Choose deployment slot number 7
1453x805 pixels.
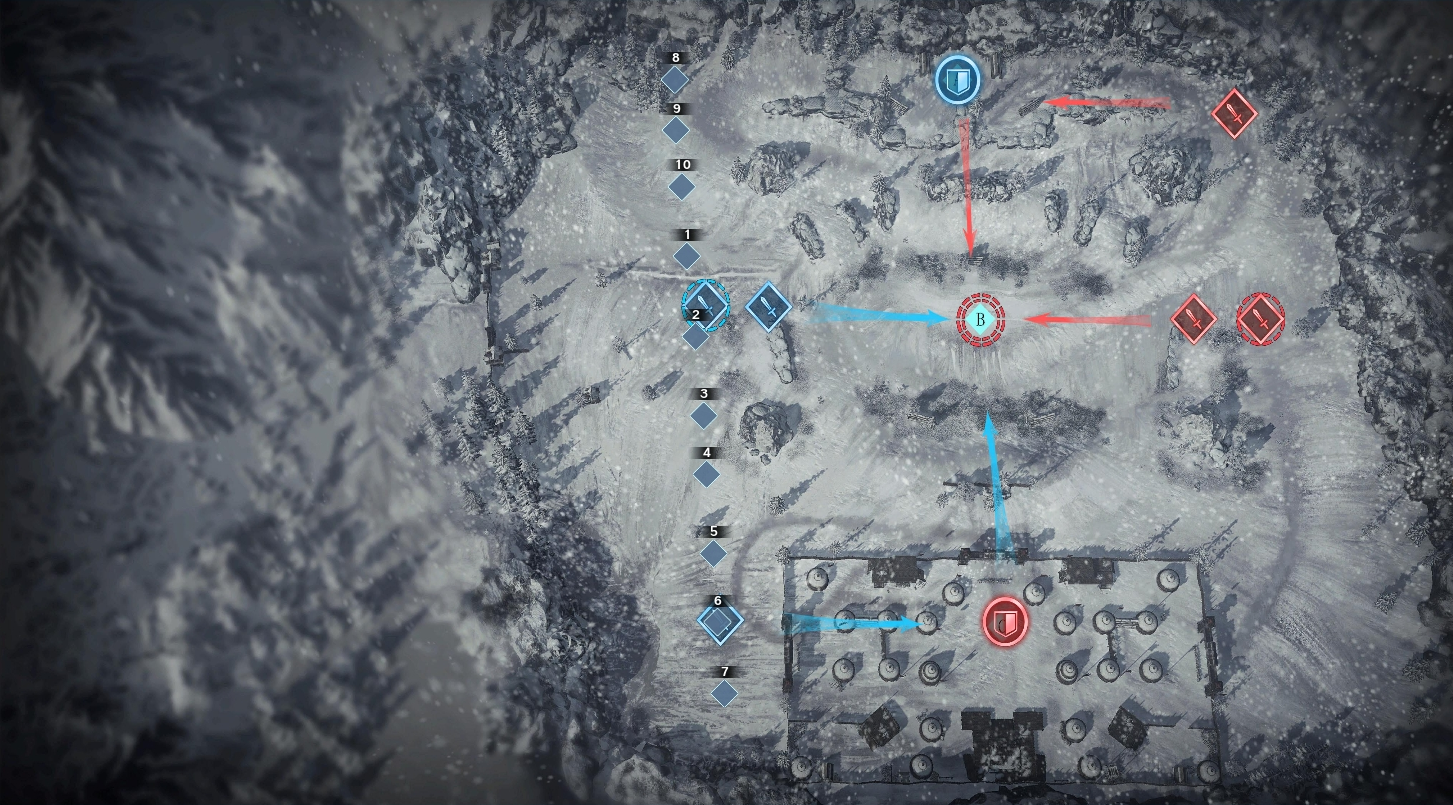(x=724, y=692)
